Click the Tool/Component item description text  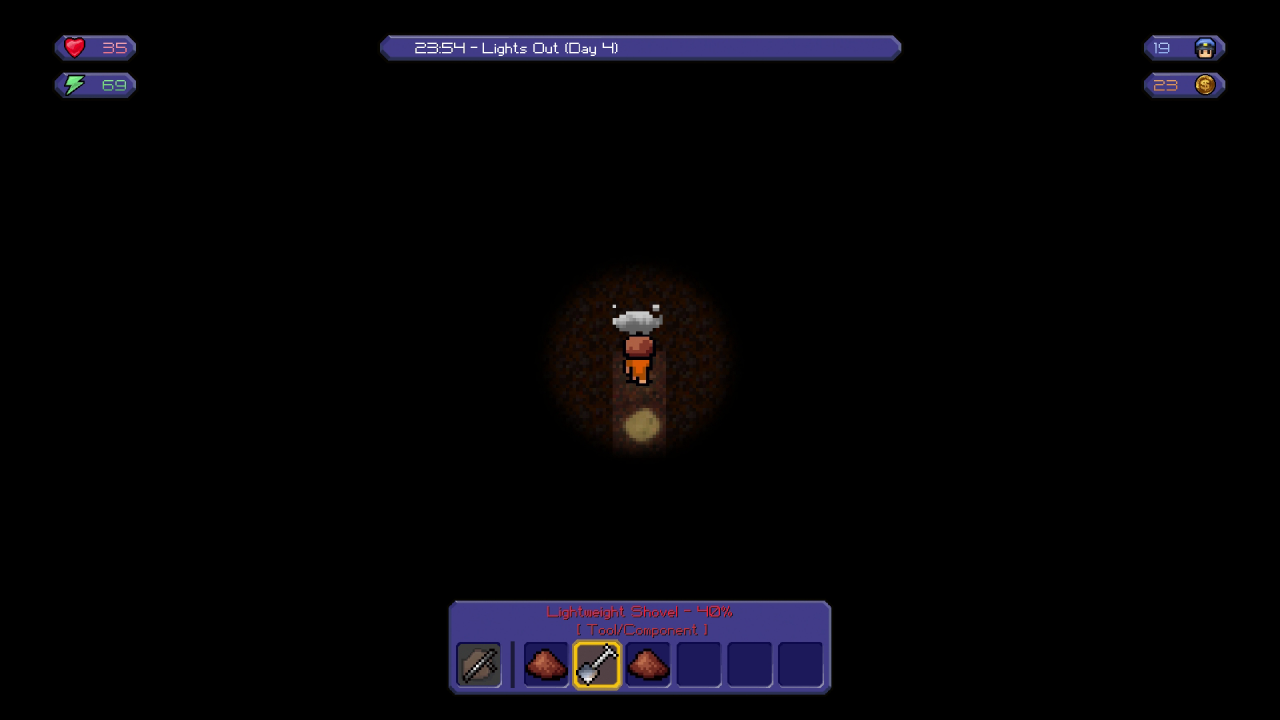pos(640,630)
